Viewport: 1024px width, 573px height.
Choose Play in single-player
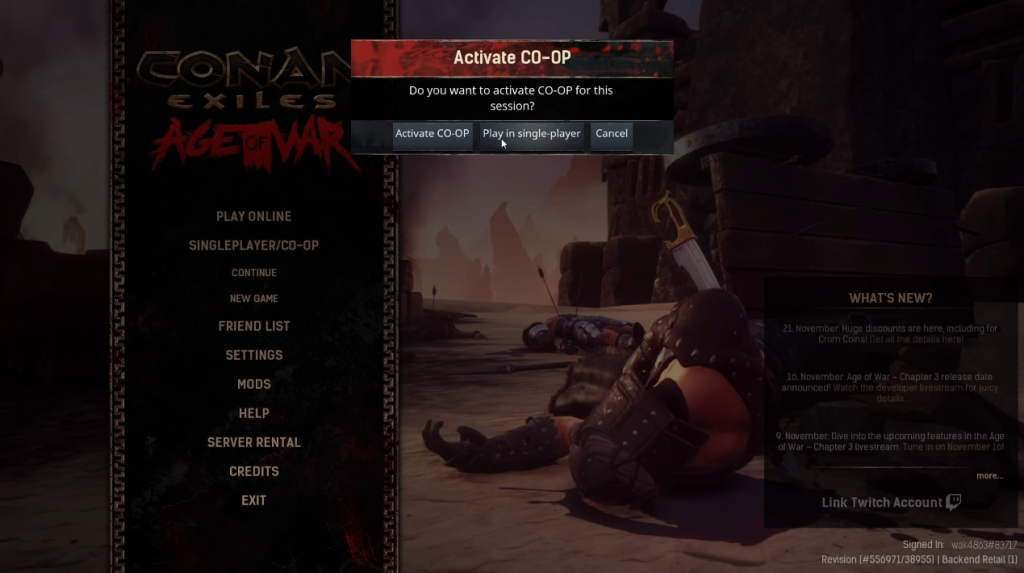click(x=531, y=134)
